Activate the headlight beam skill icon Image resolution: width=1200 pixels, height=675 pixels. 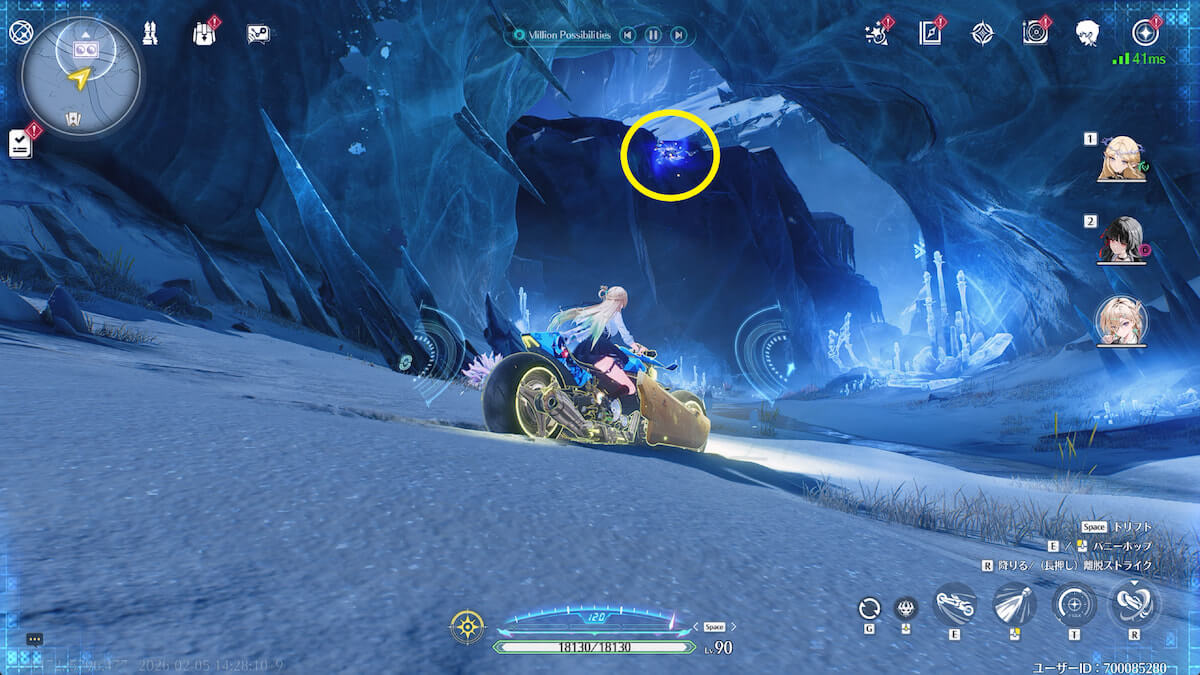(1013, 605)
